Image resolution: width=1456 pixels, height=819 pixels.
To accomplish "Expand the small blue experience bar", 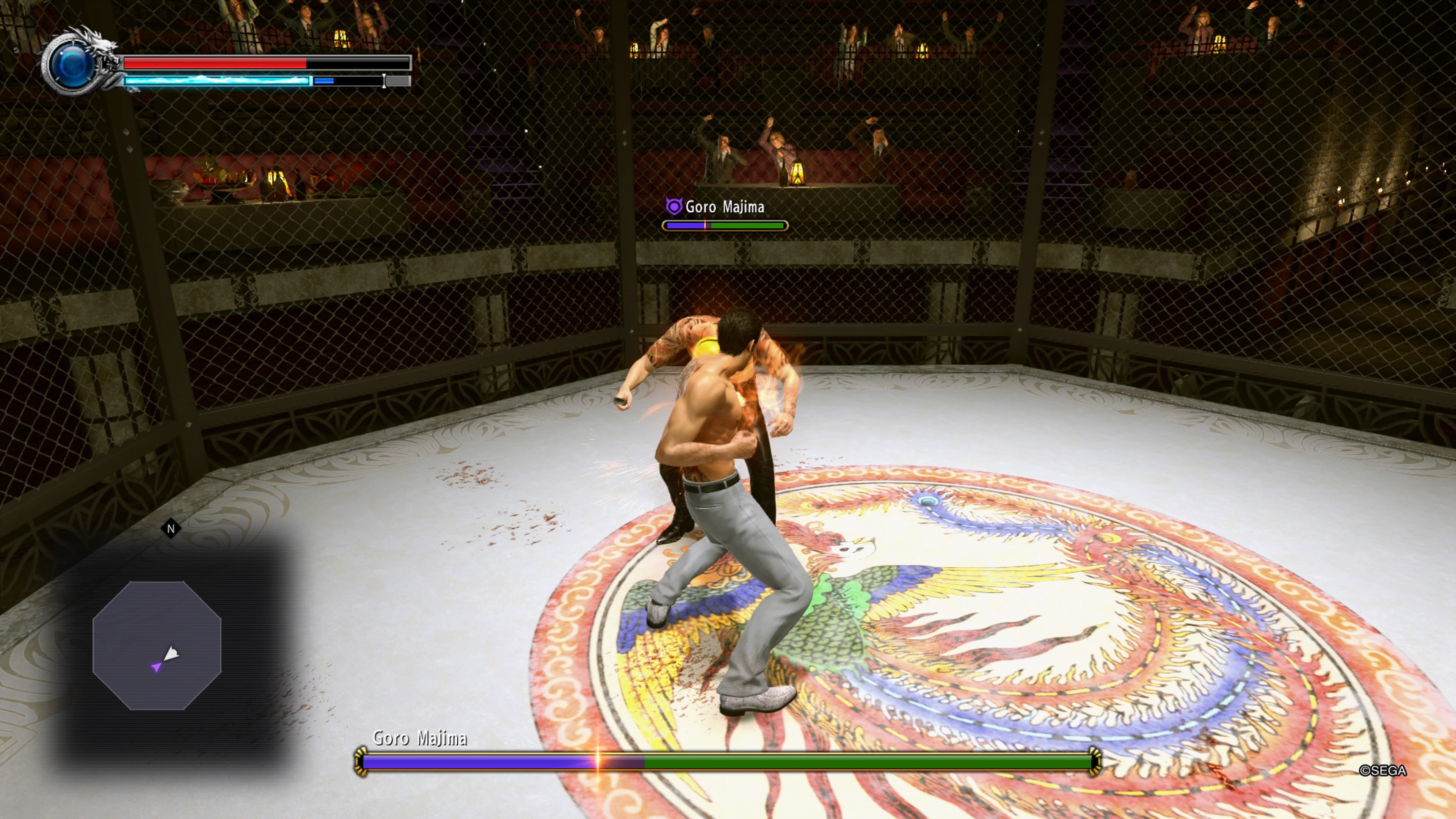I will [x=325, y=81].
